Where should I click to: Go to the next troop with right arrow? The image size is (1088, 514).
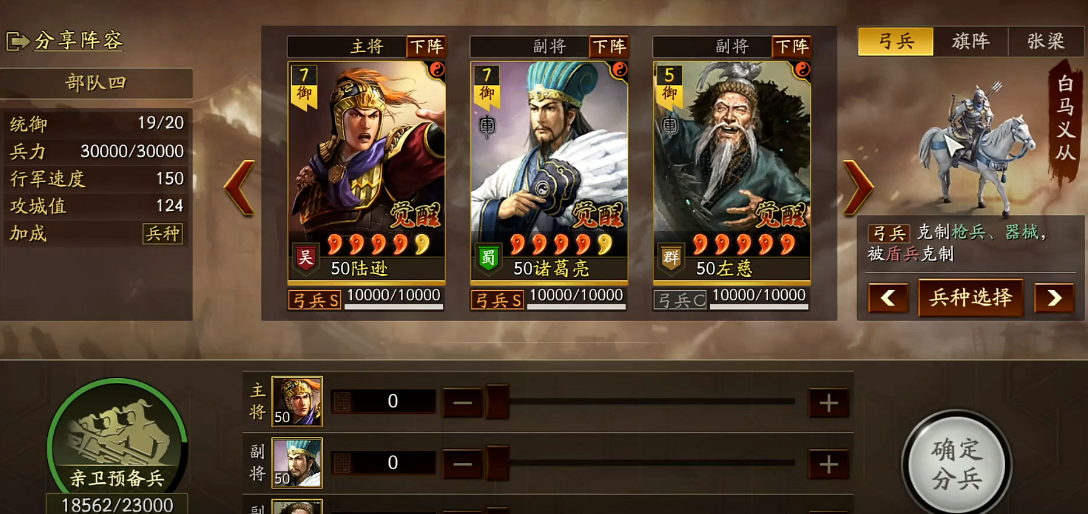pyautogui.click(x=858, y=187)
